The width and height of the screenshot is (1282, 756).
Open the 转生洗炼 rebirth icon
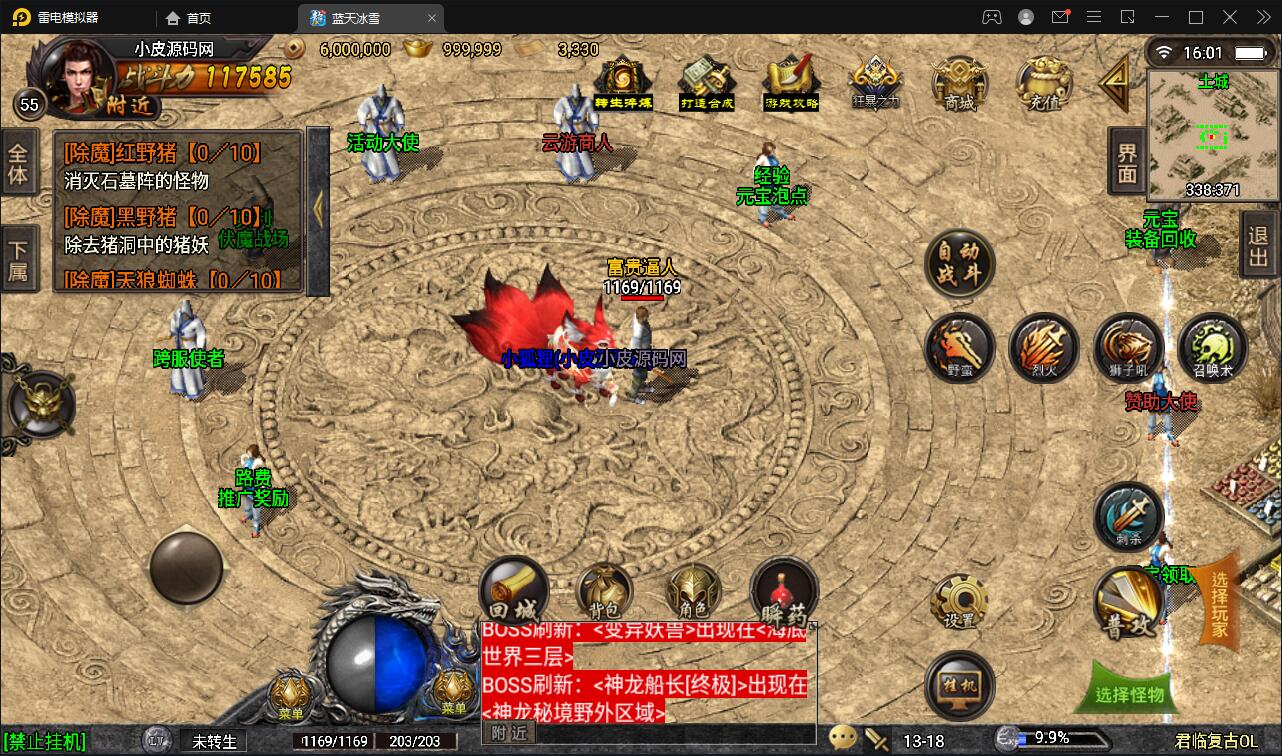pos(621,78)
